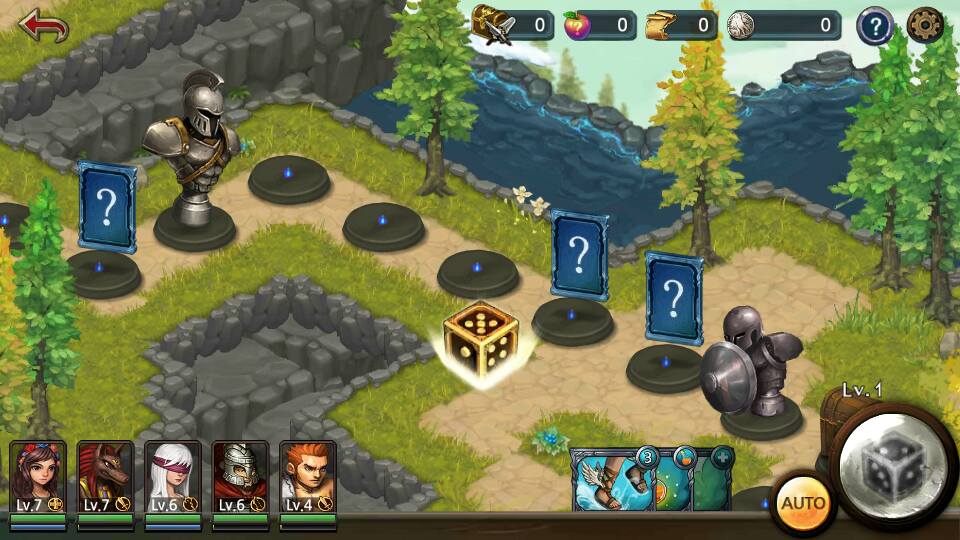Open the help question mark button

874,26
